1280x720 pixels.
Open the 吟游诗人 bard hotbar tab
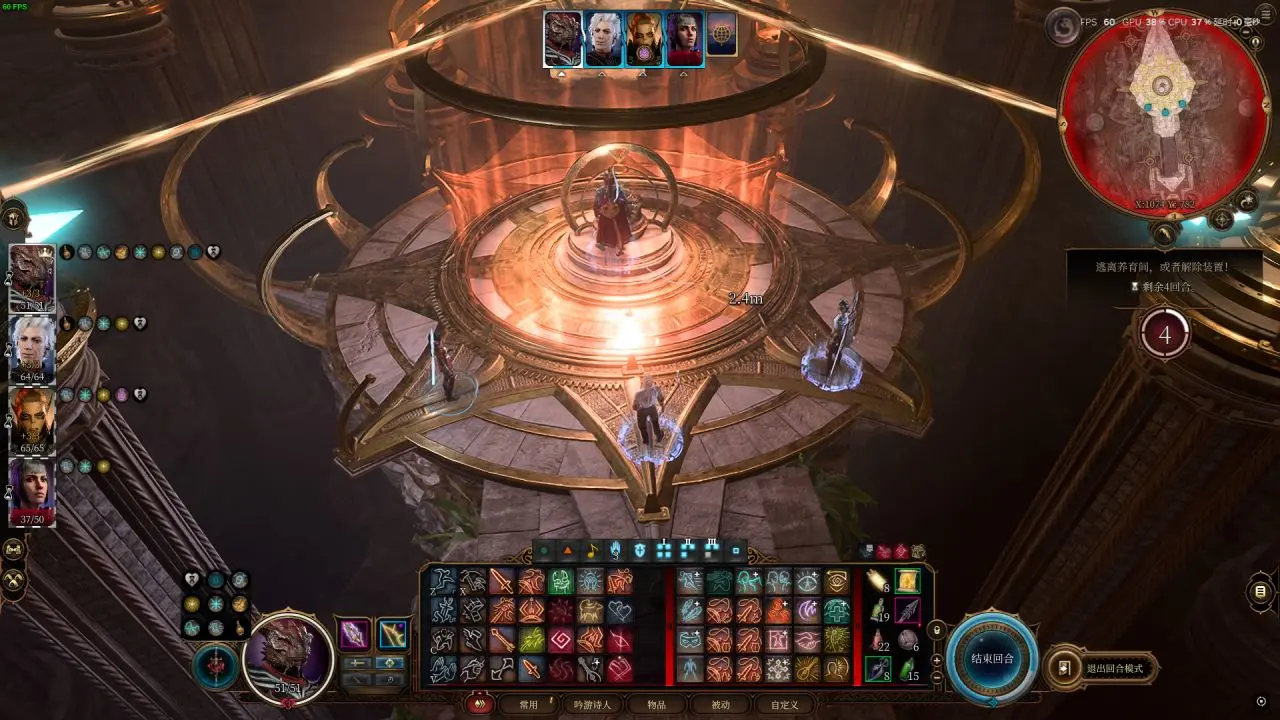point(592,704)
